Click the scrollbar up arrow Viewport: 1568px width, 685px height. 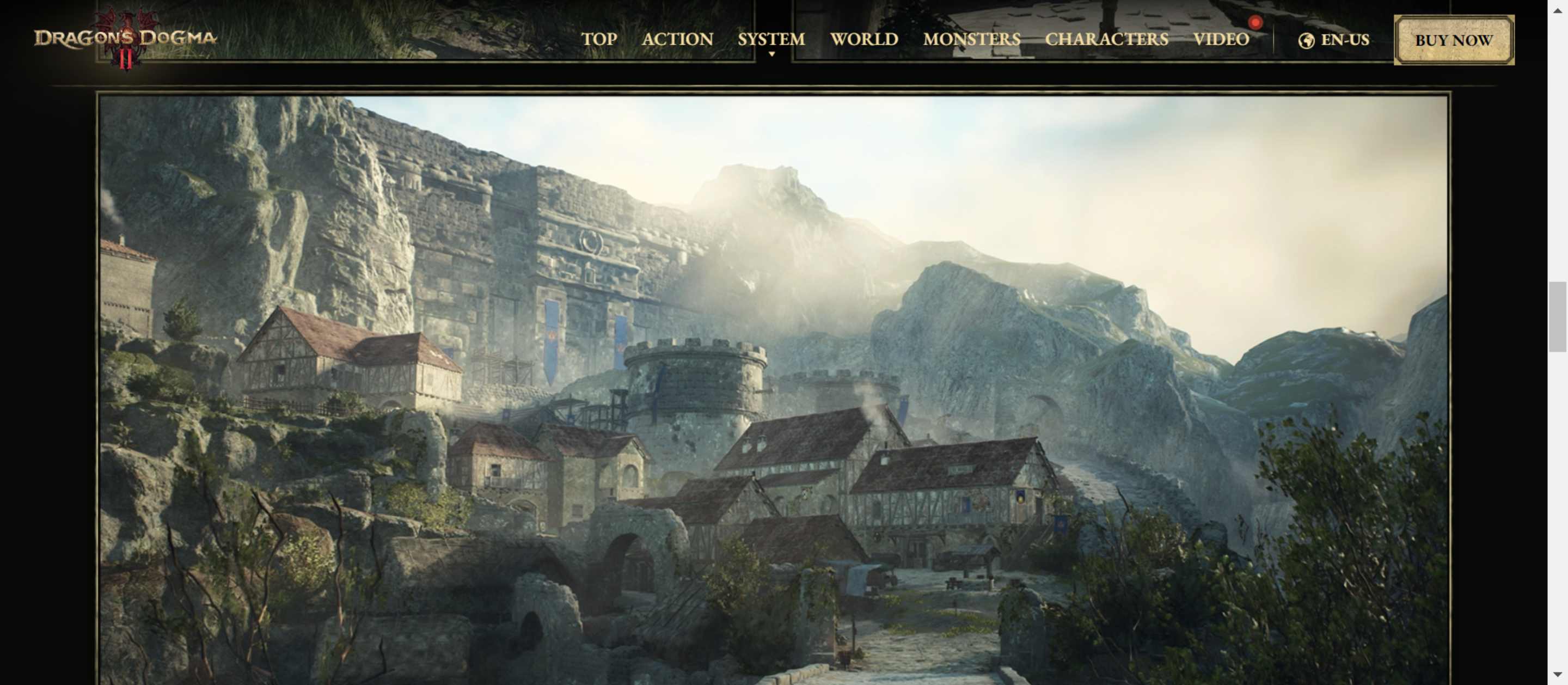click(x=1558, y=10)
